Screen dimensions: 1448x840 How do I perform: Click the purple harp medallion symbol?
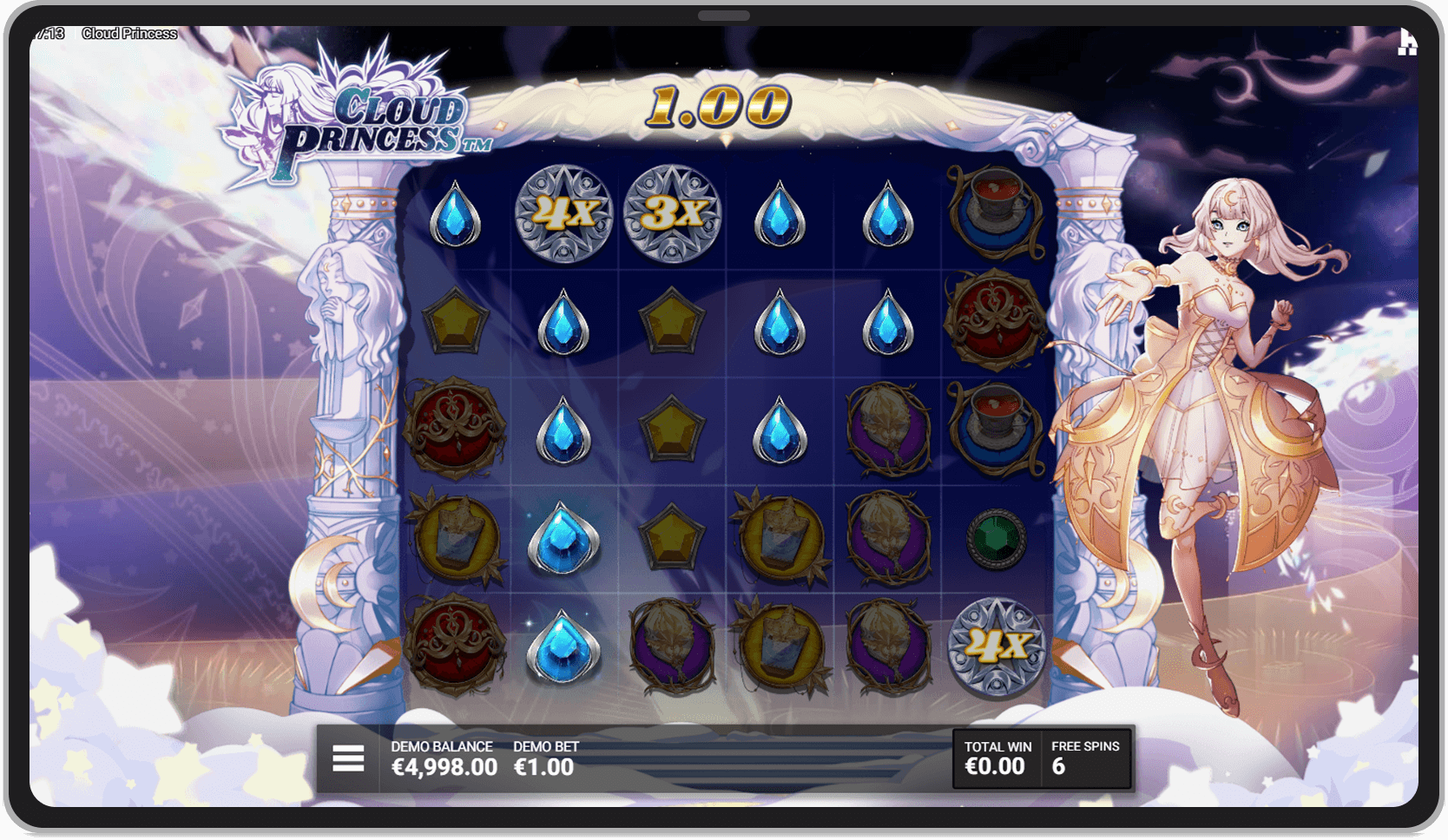(x=885, y=431)
